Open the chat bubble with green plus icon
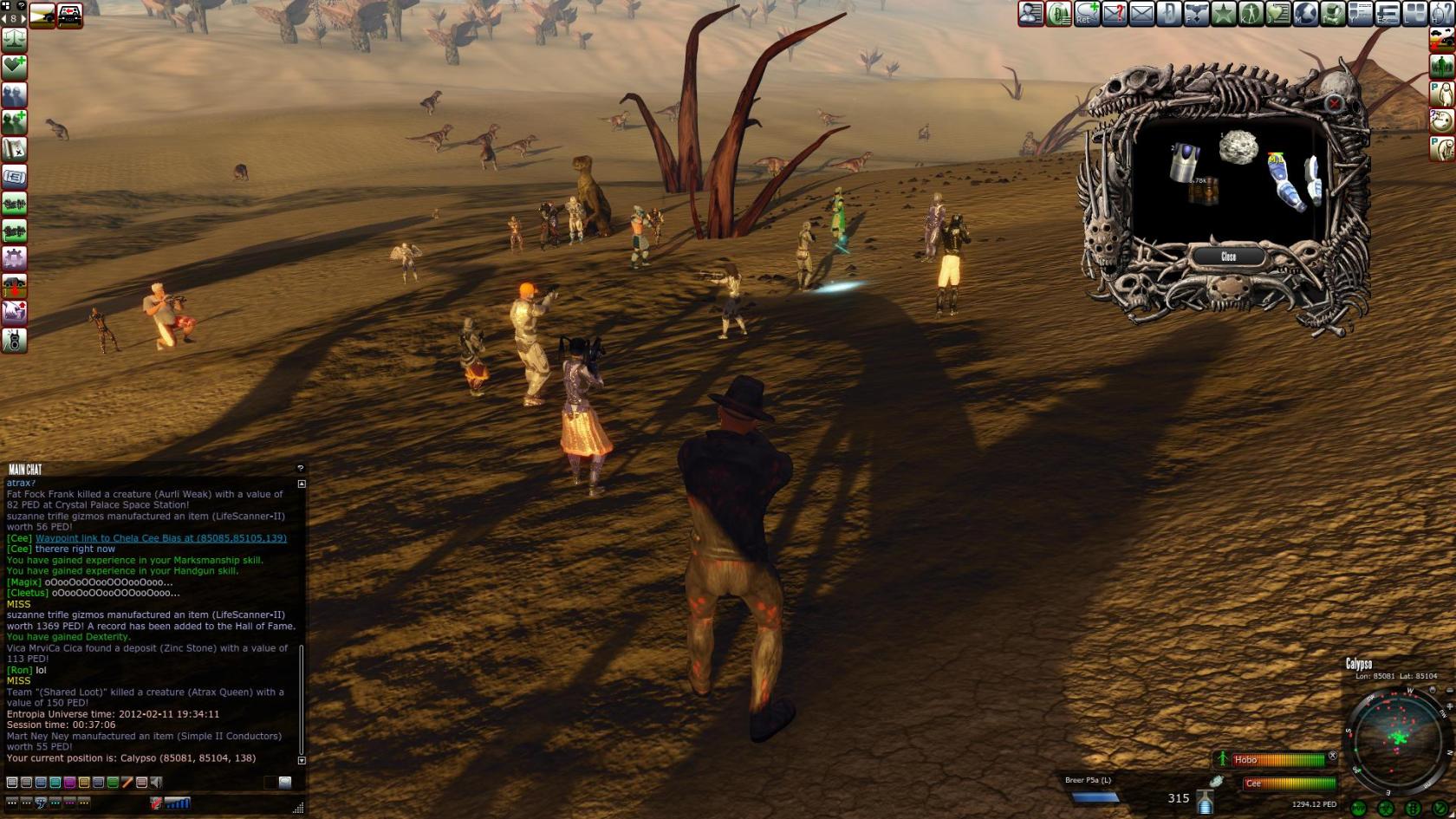The height and width of the screenshot is (819, 1456). pyautogui.click(x=1087, y=14)
